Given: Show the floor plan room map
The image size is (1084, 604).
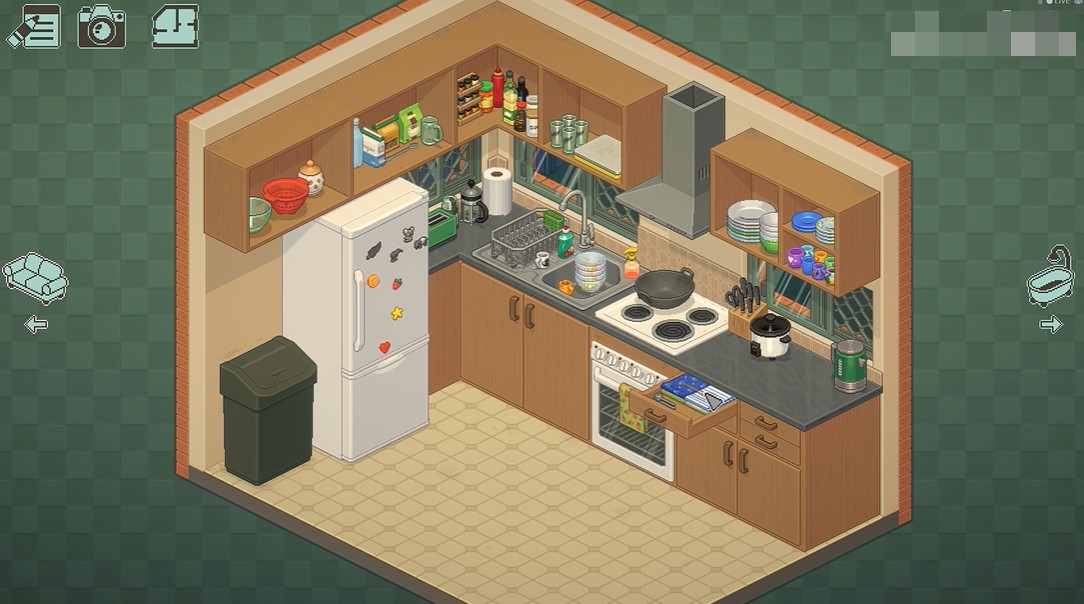Looking at the screenshot, I should pos(175,27).
